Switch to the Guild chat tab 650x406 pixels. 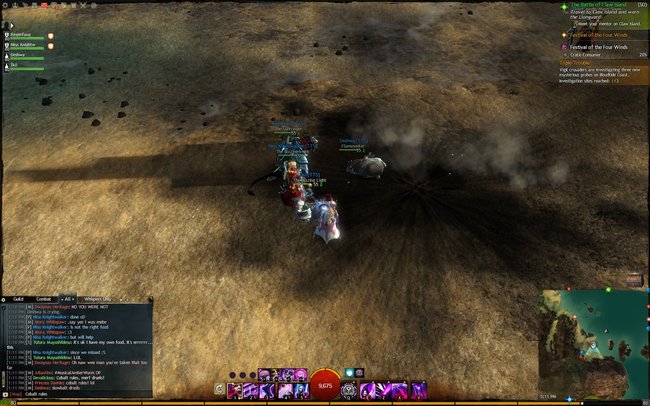18,299
